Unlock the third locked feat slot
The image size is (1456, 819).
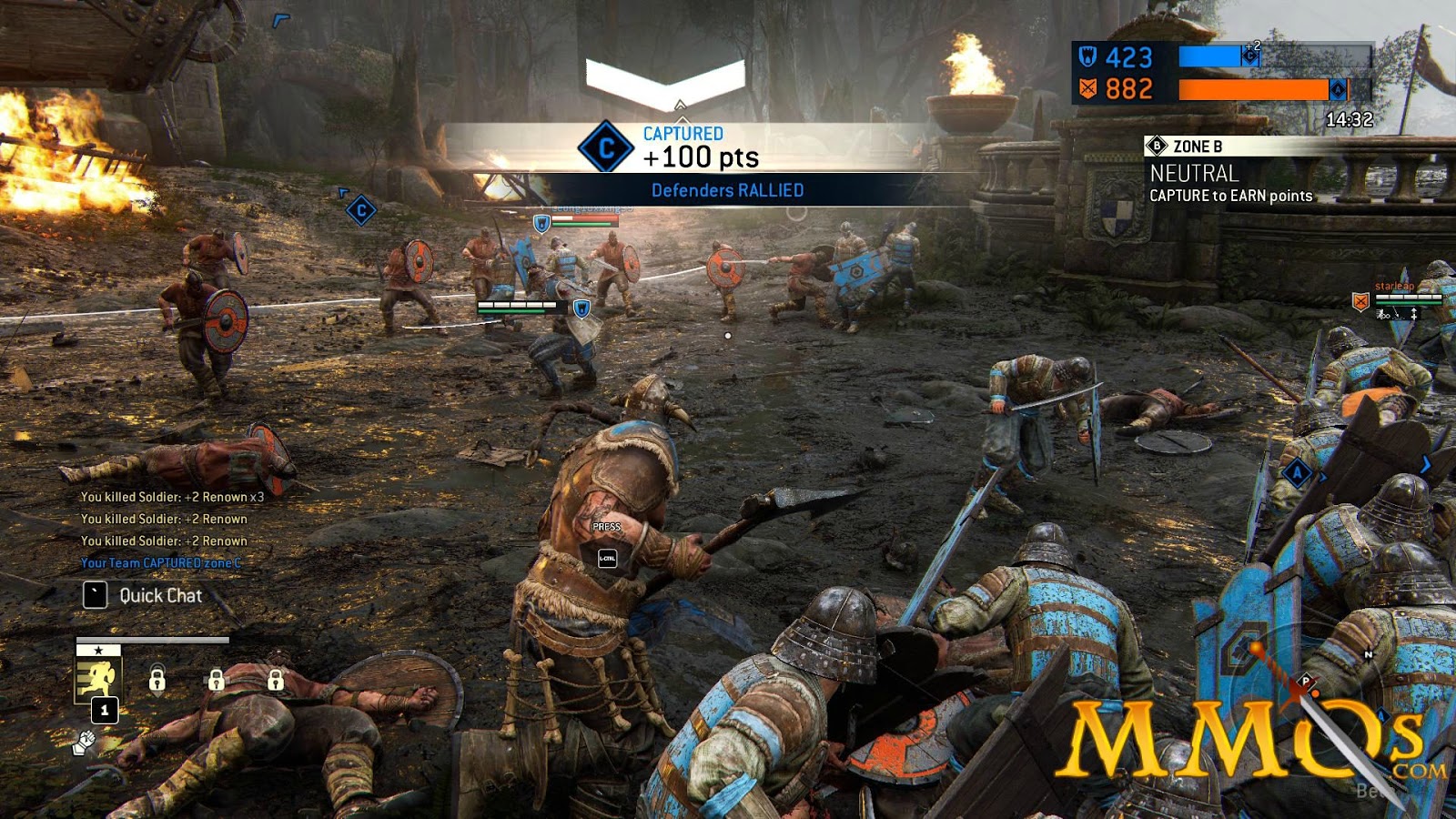pos(276,681)
